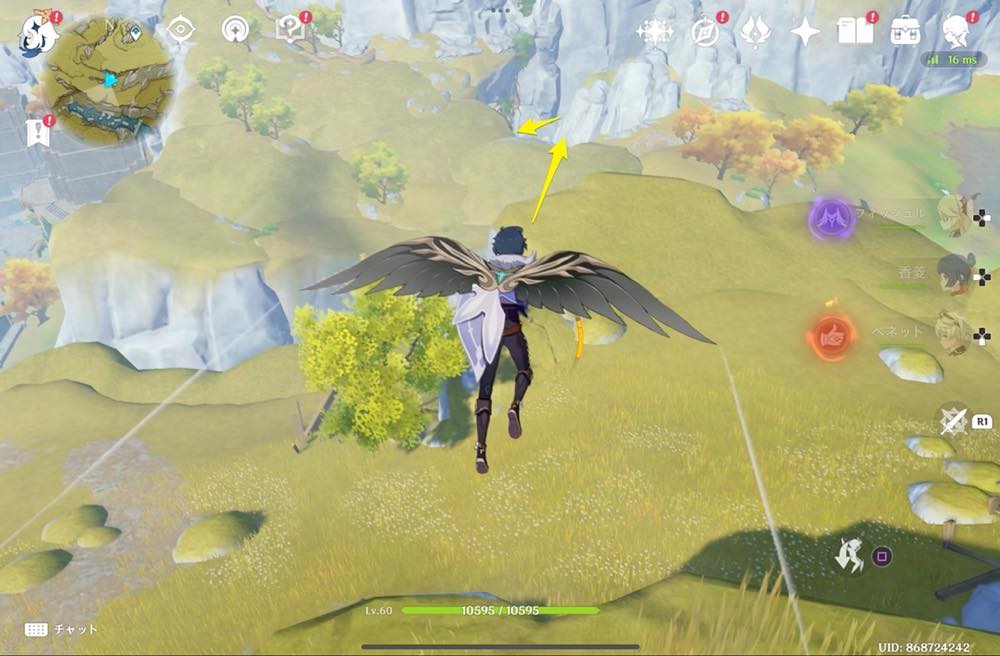Screen dimensions: 1000x656
Task: Open the compass Adventurer Handbook
Action: tap(706, 33)
